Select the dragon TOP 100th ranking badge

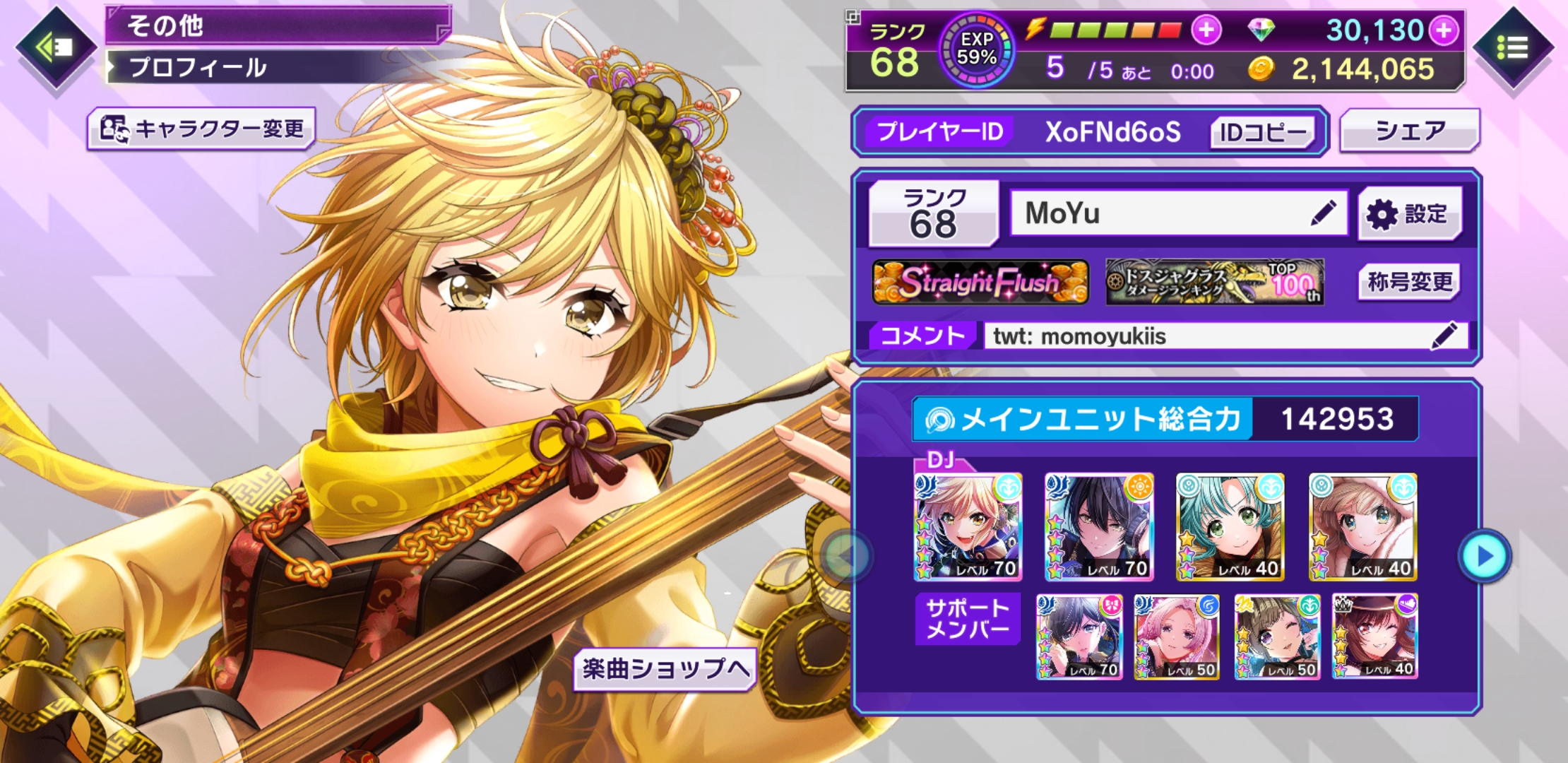(1214, 282)
